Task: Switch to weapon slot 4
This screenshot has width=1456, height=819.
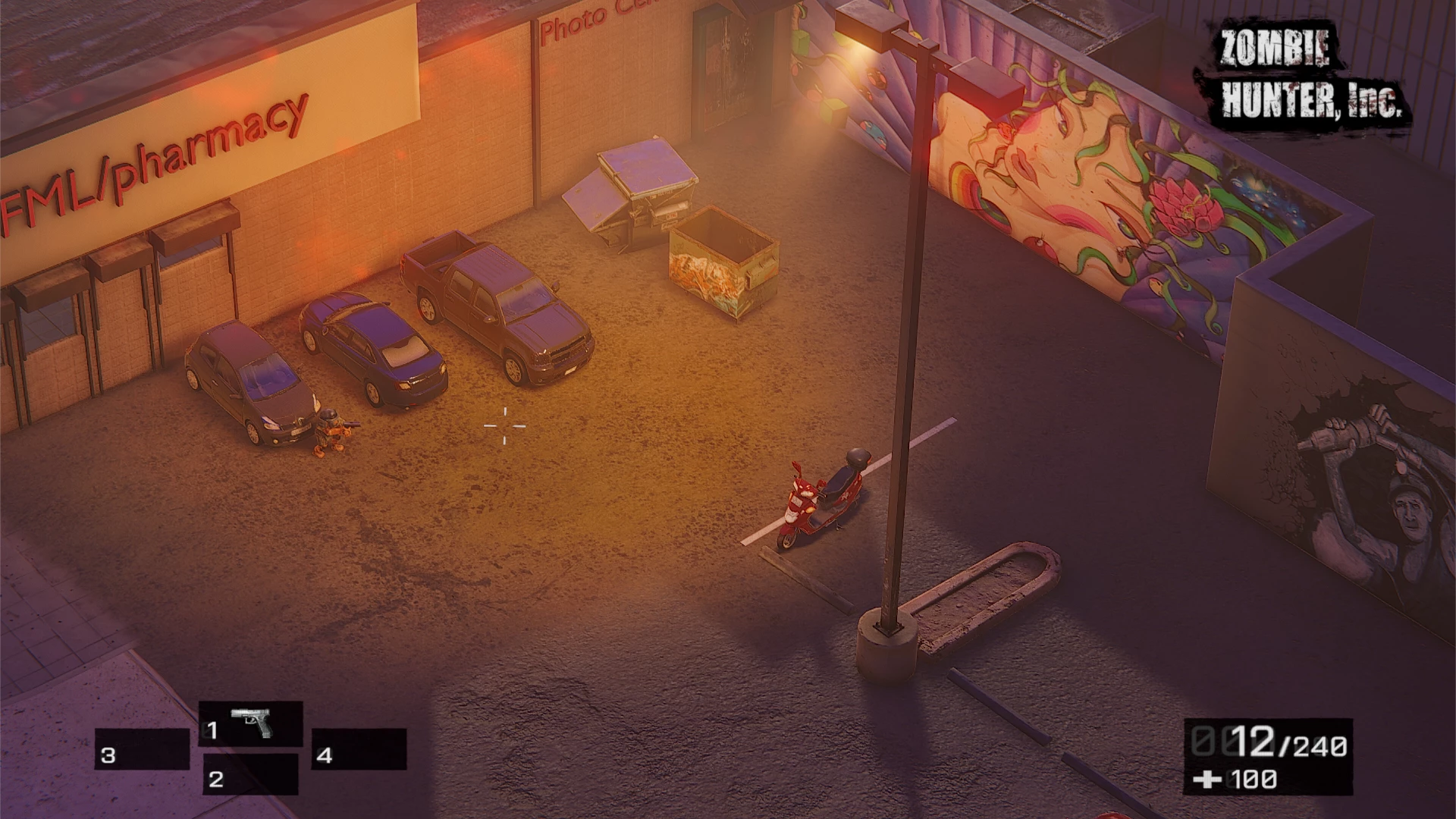Action: point(359,749)
